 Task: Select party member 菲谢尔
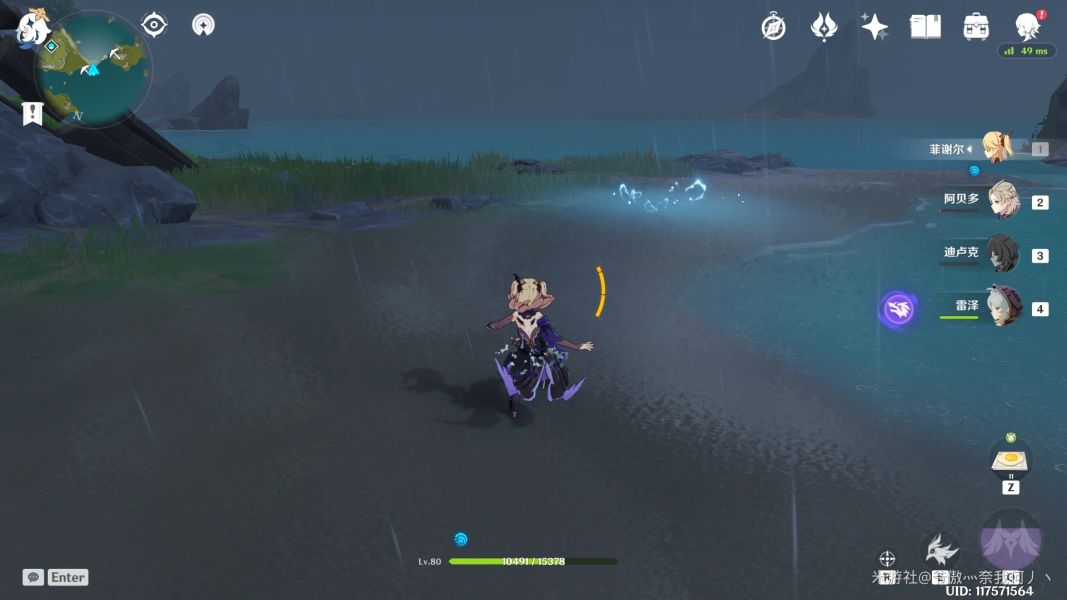(997, 148)
